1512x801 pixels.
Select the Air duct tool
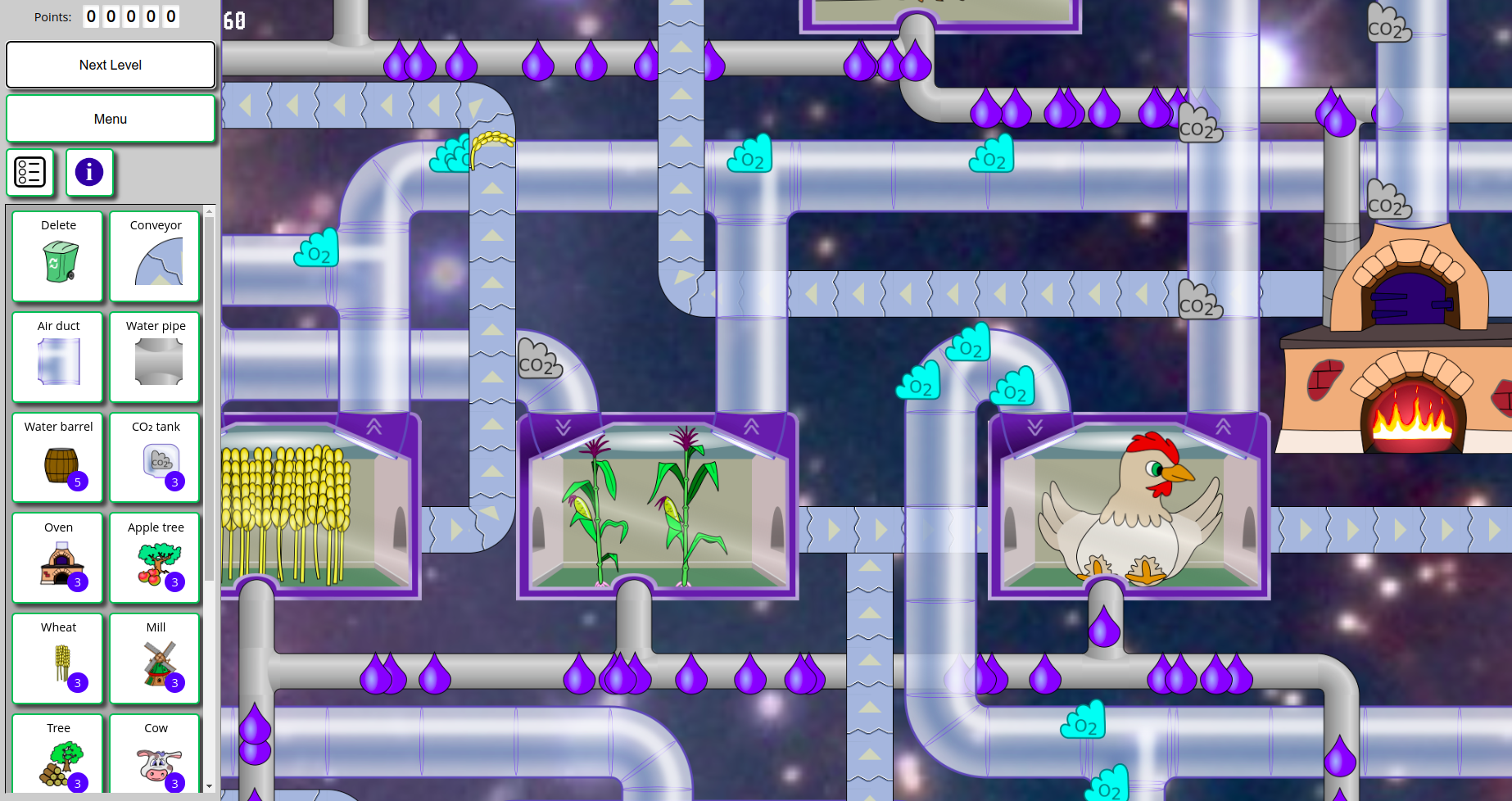tap(58, 357)
